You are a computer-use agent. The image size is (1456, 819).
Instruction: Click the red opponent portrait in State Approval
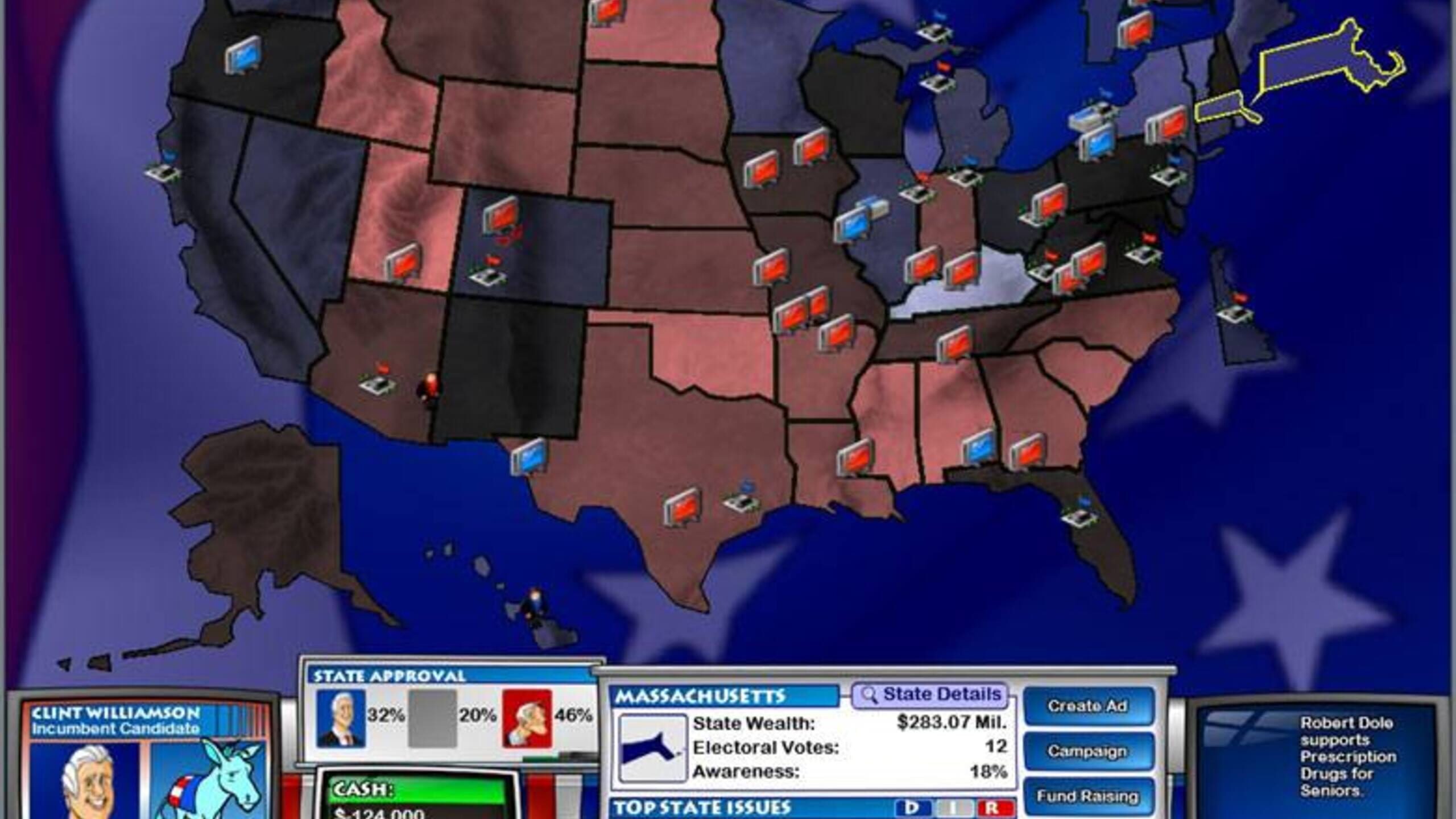[527, 718]
